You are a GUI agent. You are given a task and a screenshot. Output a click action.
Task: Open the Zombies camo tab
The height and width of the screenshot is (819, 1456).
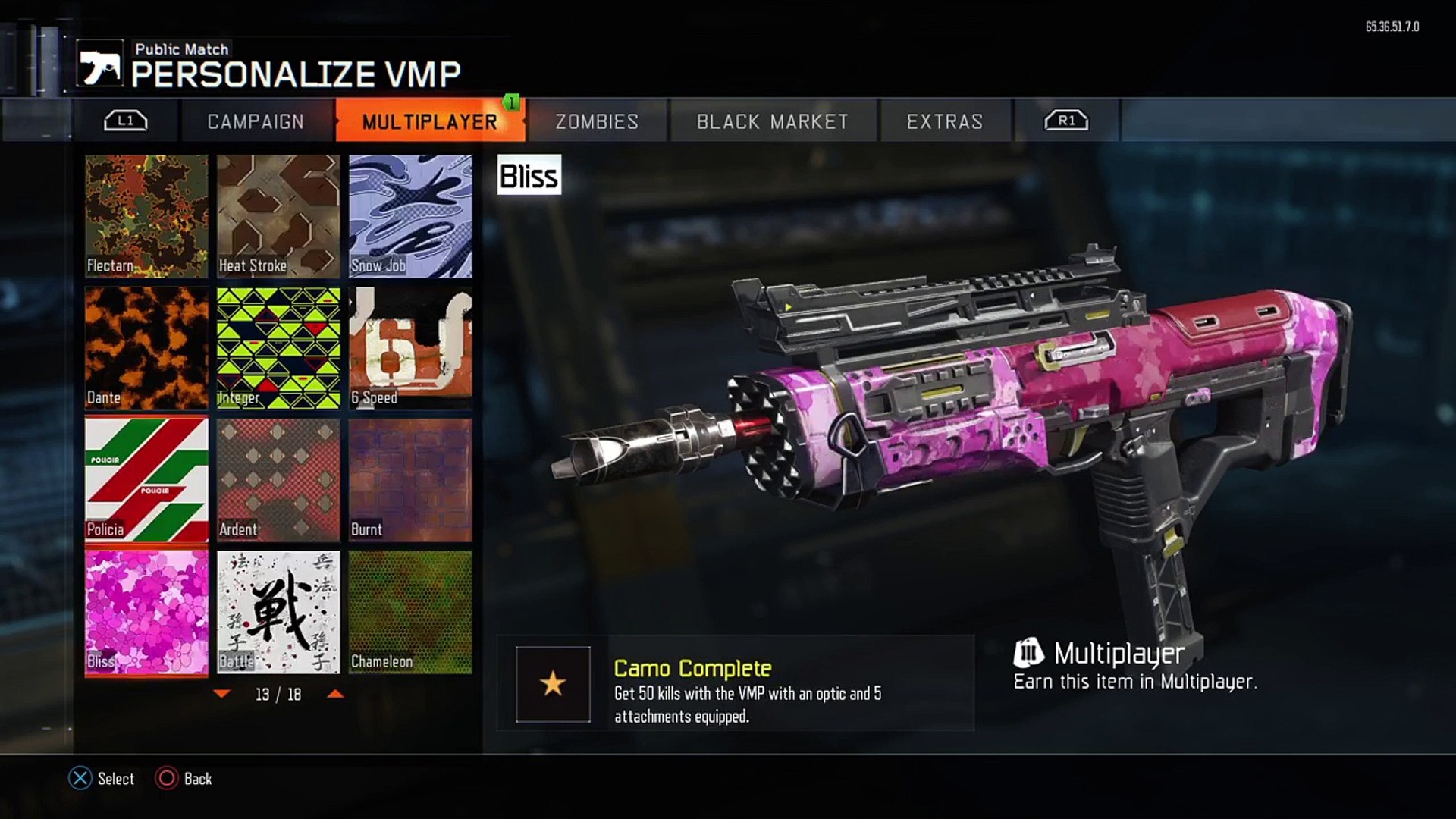pyautogui.click(x=597, y=121)
